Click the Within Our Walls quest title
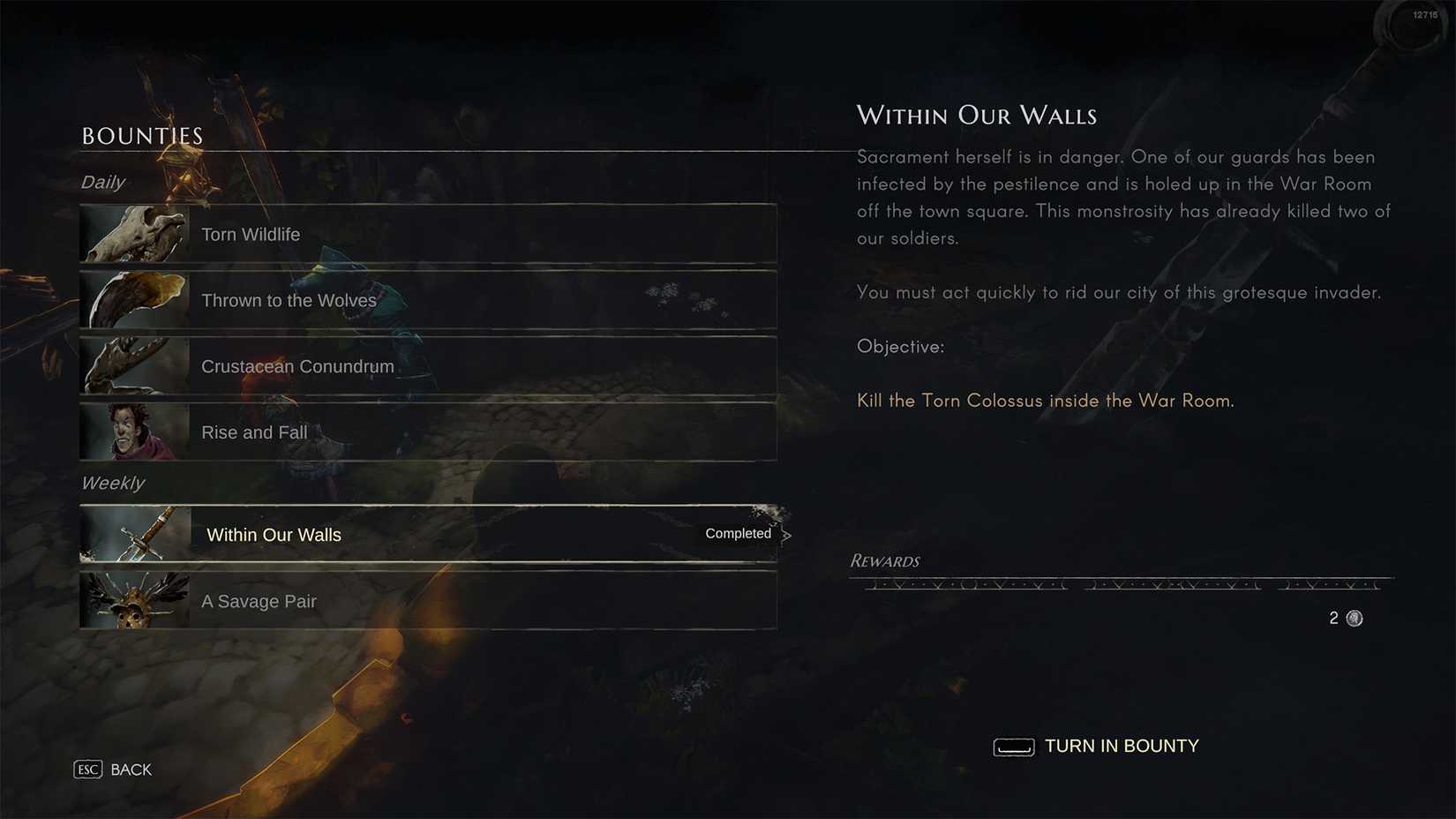 (976, 115)
